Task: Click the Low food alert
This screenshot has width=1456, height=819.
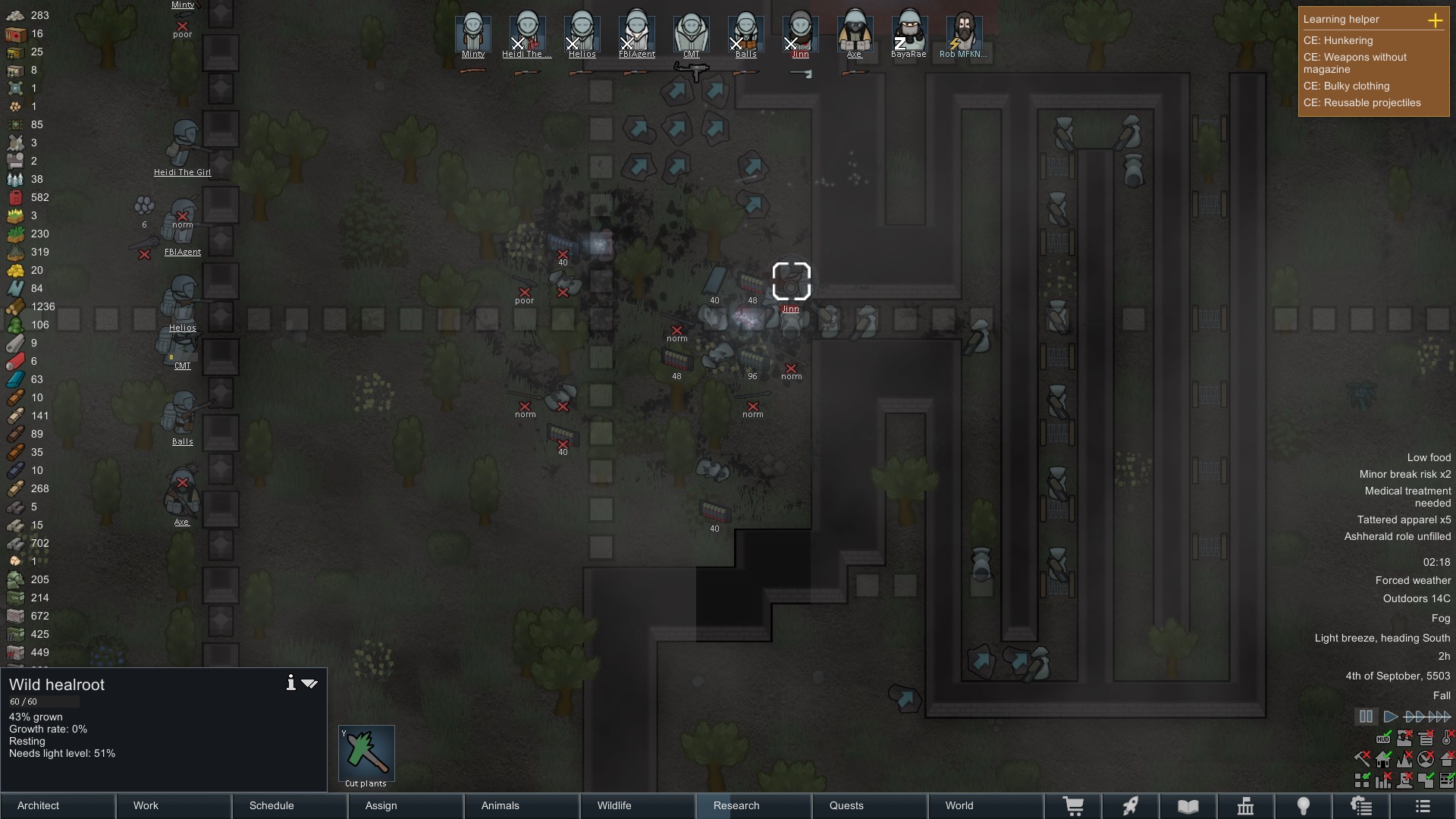Action: [1429, 457]
